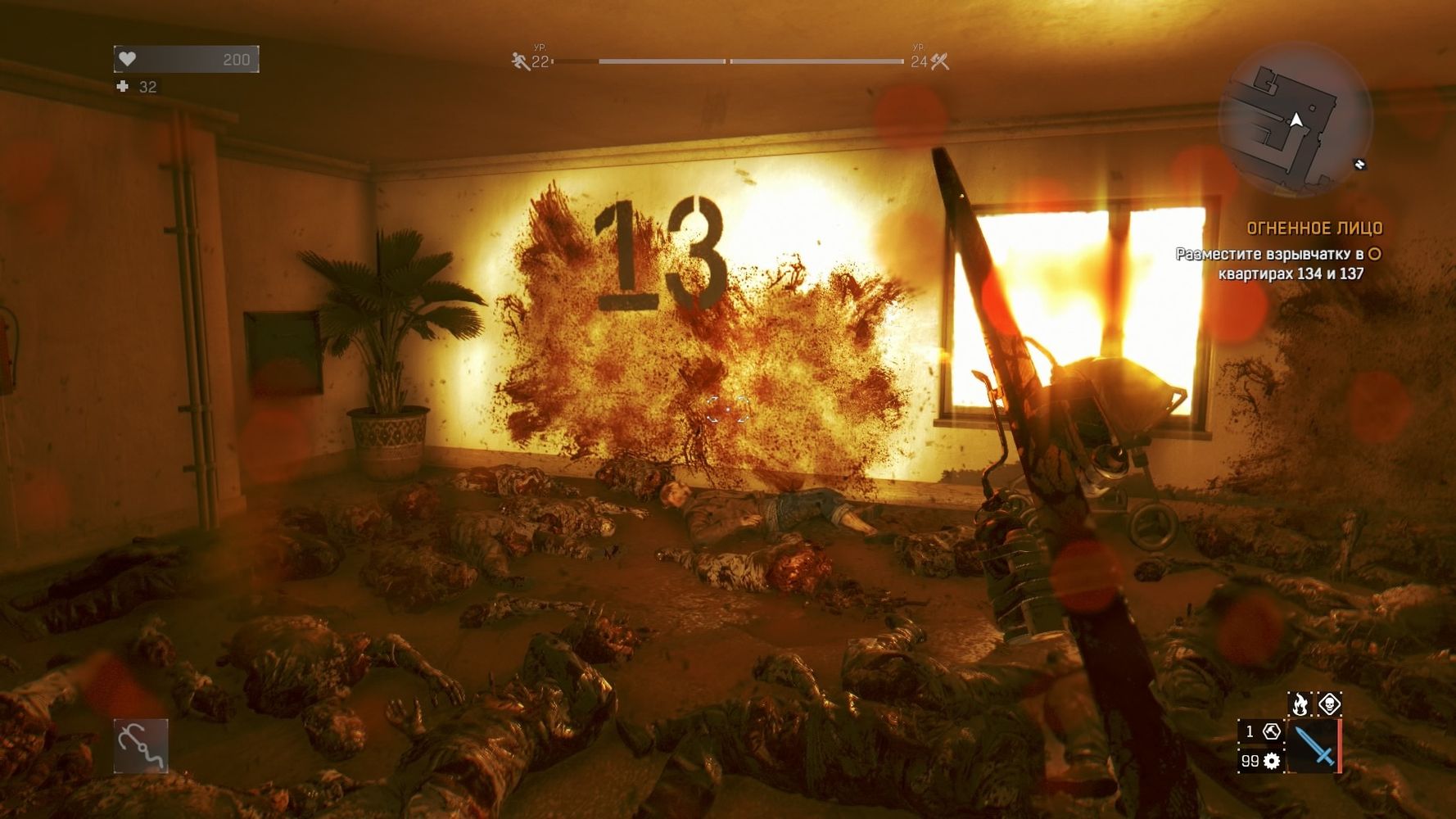
Task: Click the gear durability icon
Action: pos(1272,761)
